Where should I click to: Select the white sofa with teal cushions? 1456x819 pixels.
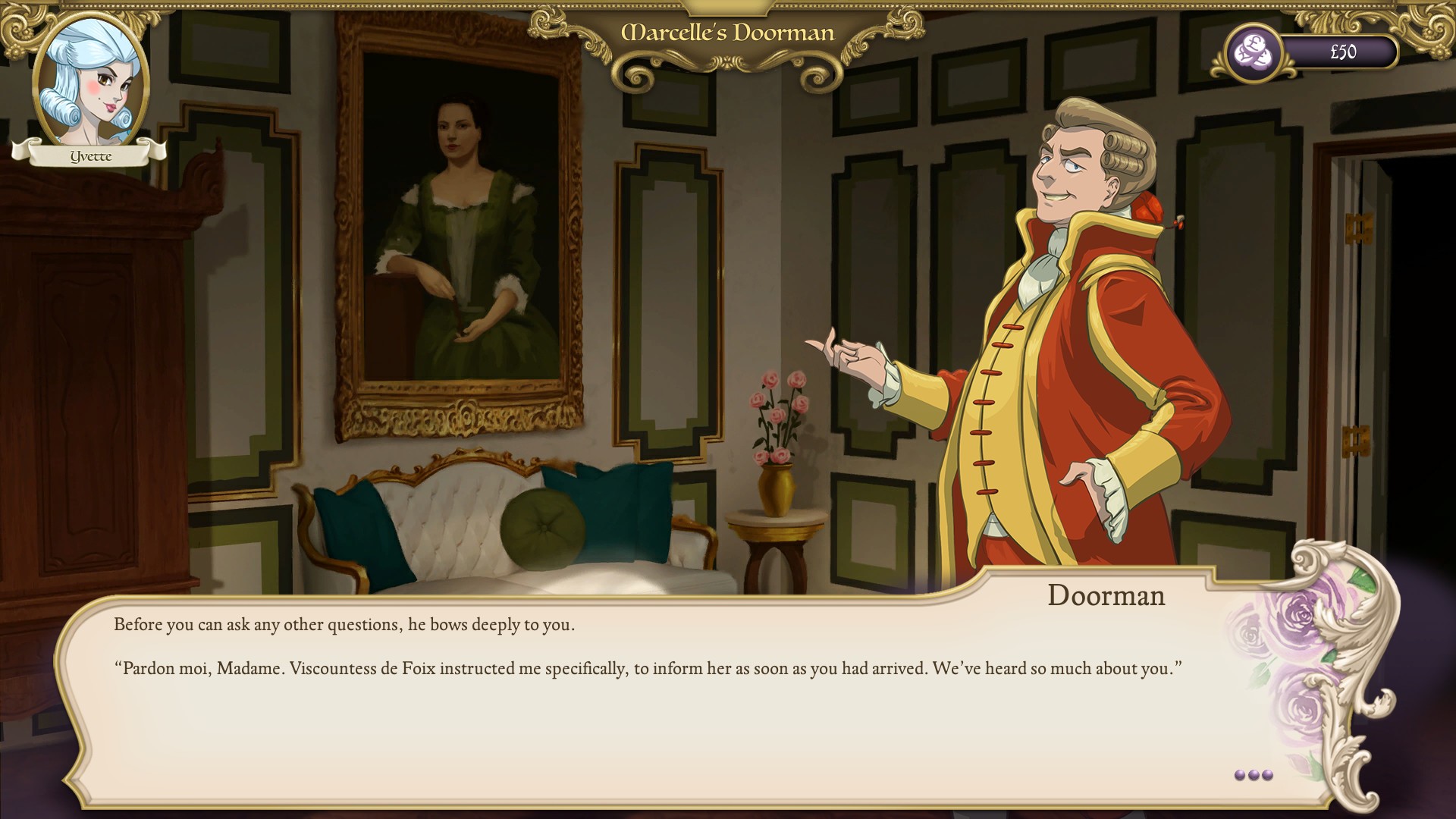click(x=493, y=531)
